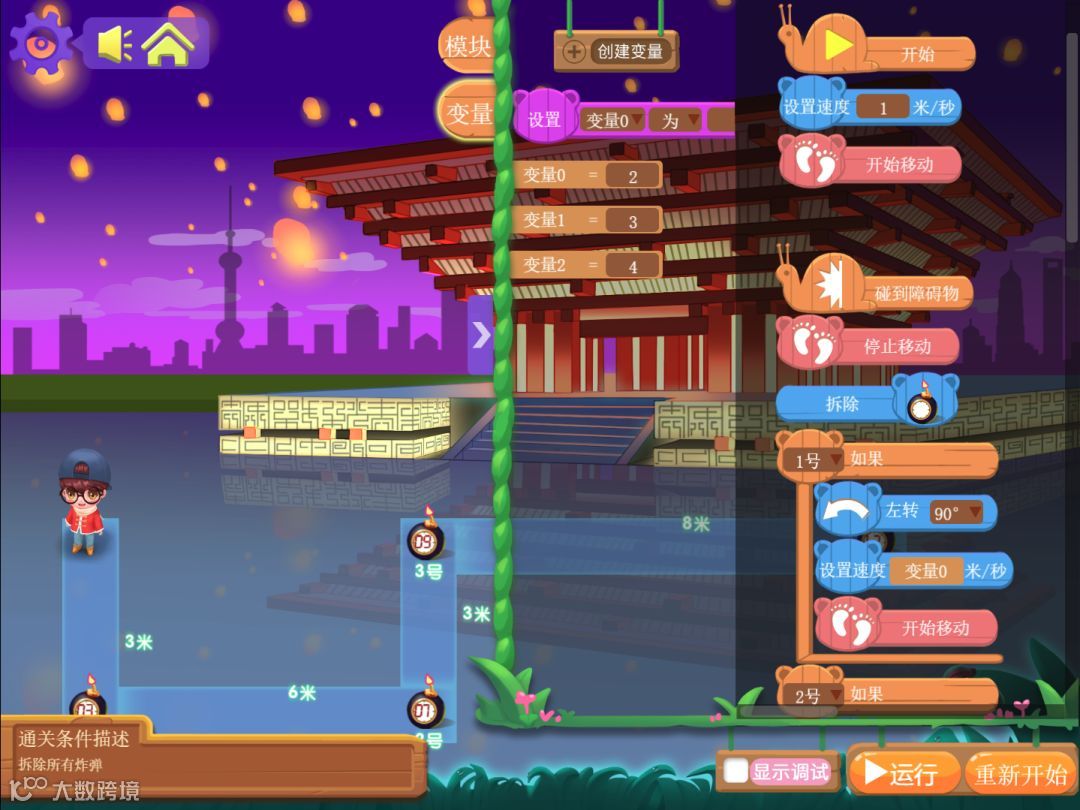1080x810 pixels.
Task: Run the program with 运行
Action: coord(901,773)
